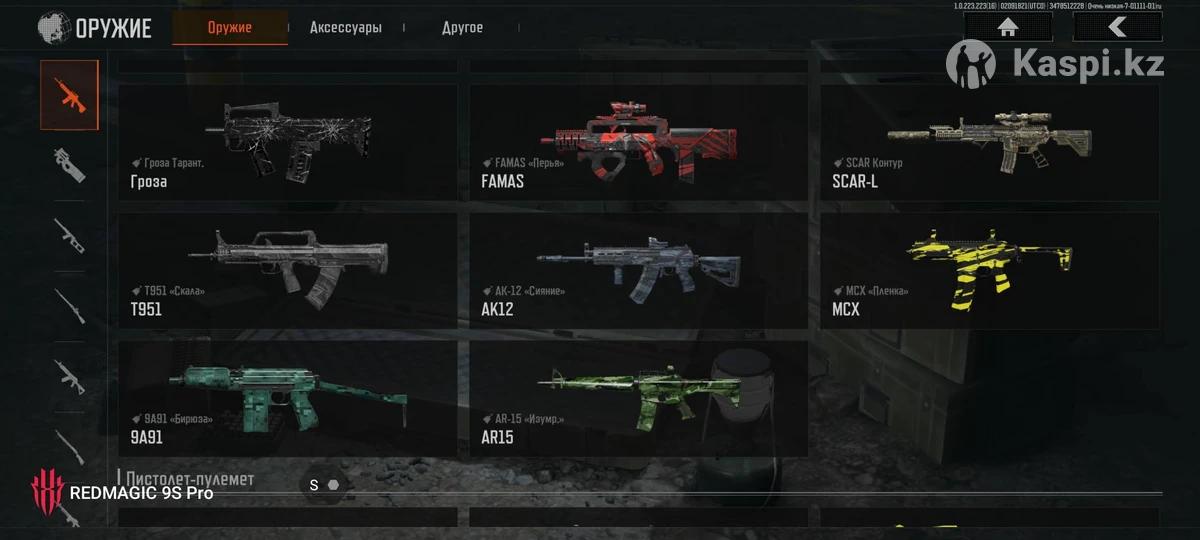The width and height of the screenshot is (1200, 540).
Task: Pick the green AR15 rifle
Action: (x=638, y=398)
